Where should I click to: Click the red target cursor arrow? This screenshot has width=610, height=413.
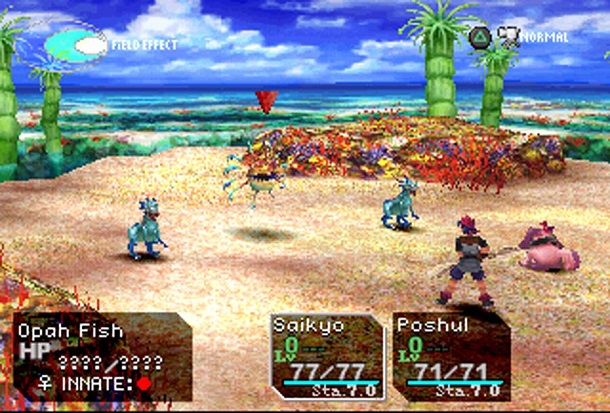[266, 101]
